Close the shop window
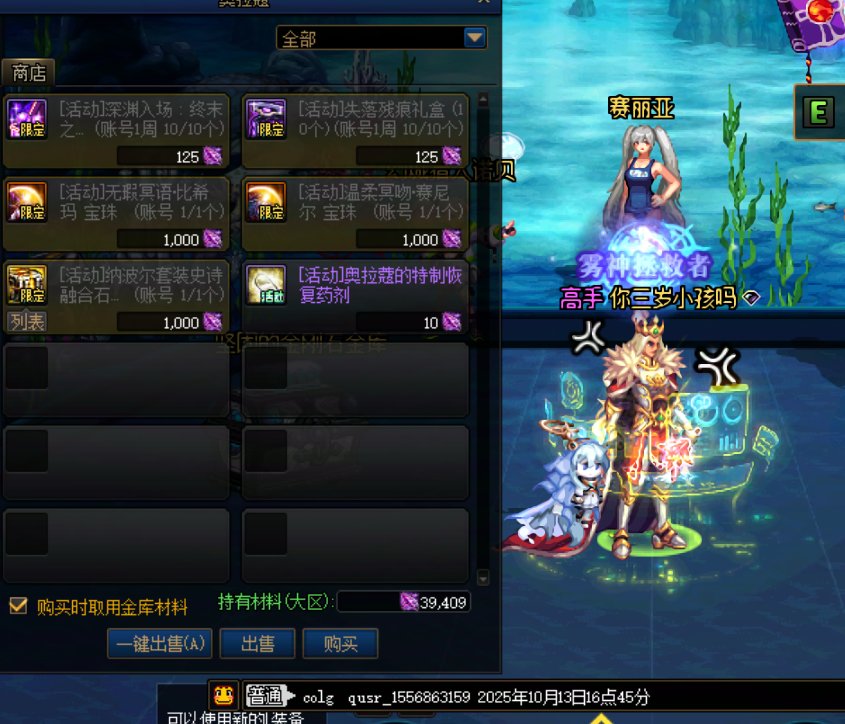 (x=484, y=3)
